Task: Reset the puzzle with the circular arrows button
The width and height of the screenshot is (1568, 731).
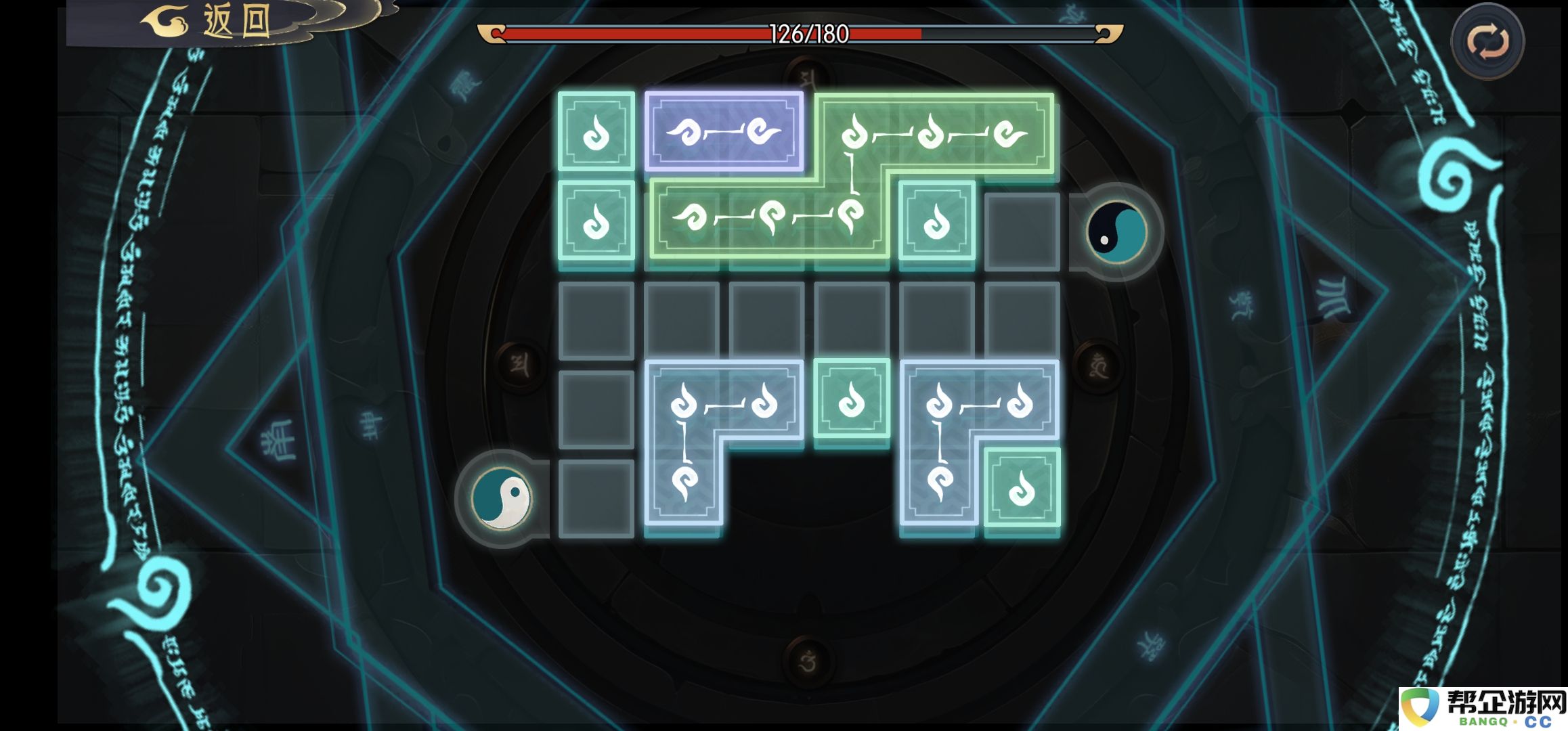Action: tap(1487, 42)
